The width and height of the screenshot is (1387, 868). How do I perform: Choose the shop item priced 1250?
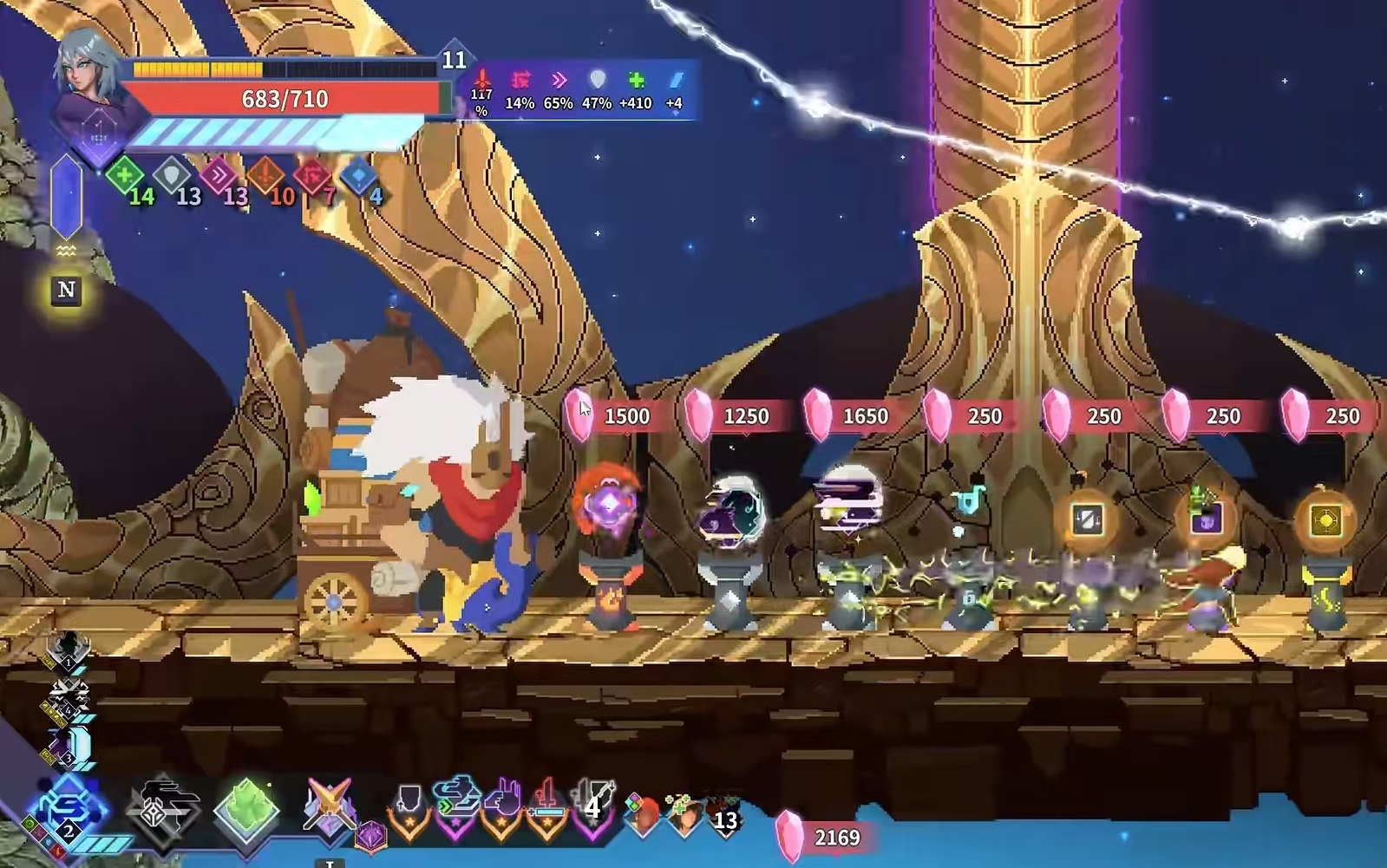click(x=731, y=512)
